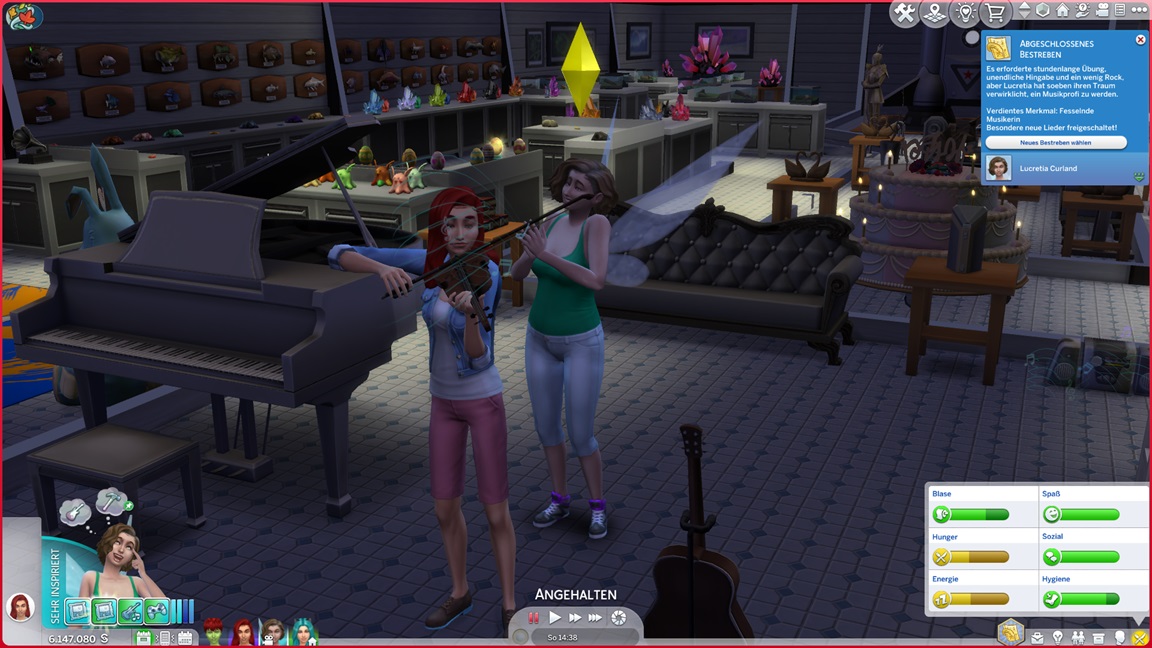Click the red pause button
The width and height of the screenshot is (1152, 648).
pos(534,618)
